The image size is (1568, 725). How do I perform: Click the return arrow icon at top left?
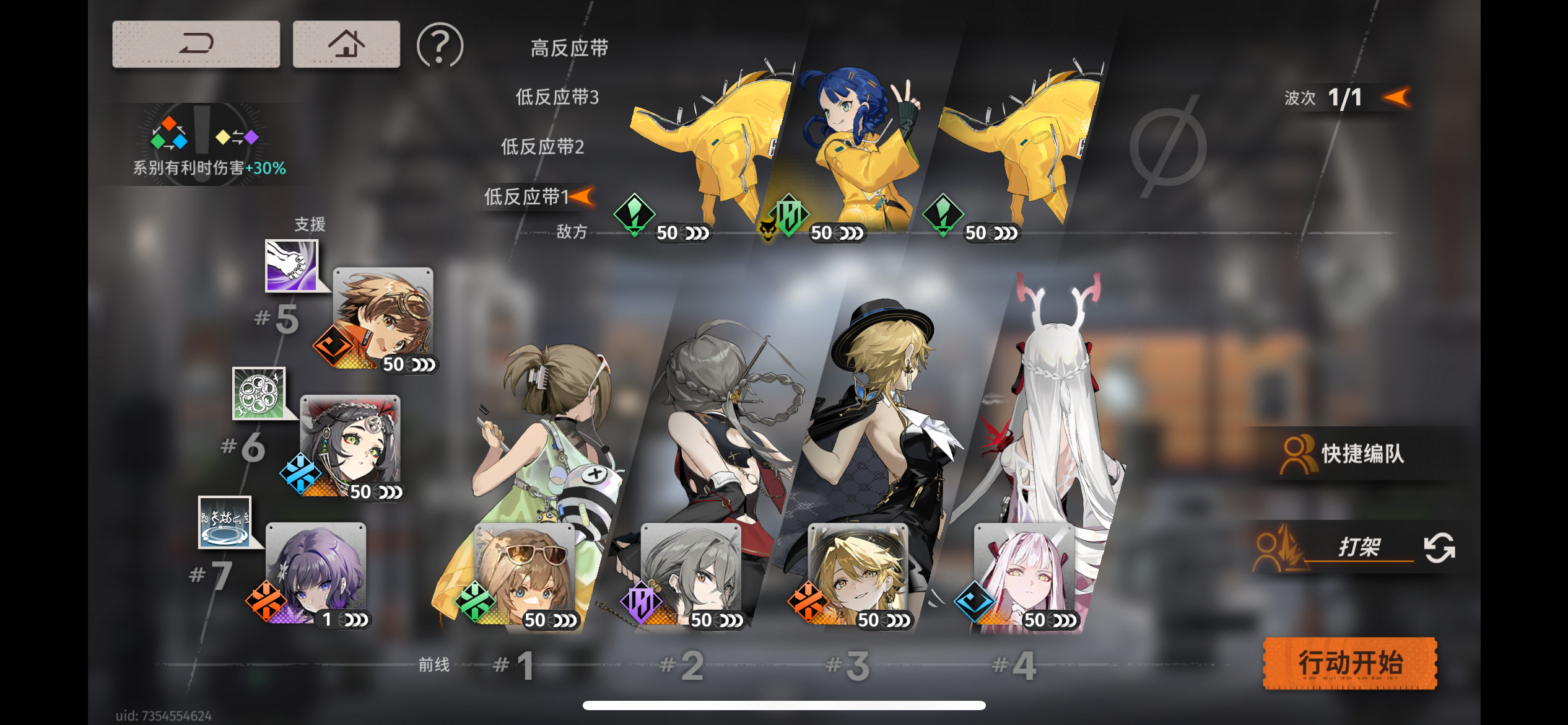[x=196, y=43]
